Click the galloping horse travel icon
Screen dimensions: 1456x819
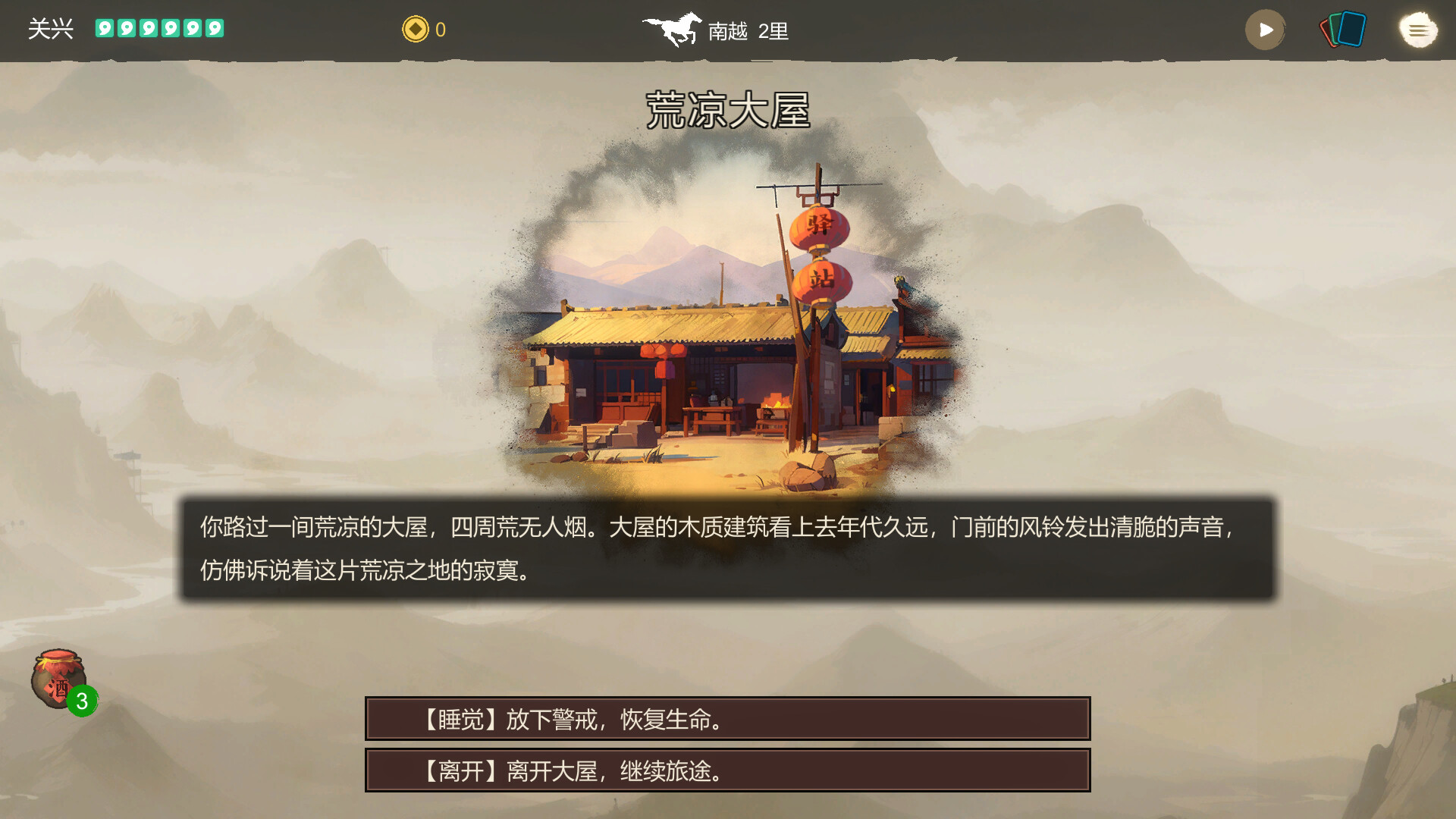coord(673,29)
